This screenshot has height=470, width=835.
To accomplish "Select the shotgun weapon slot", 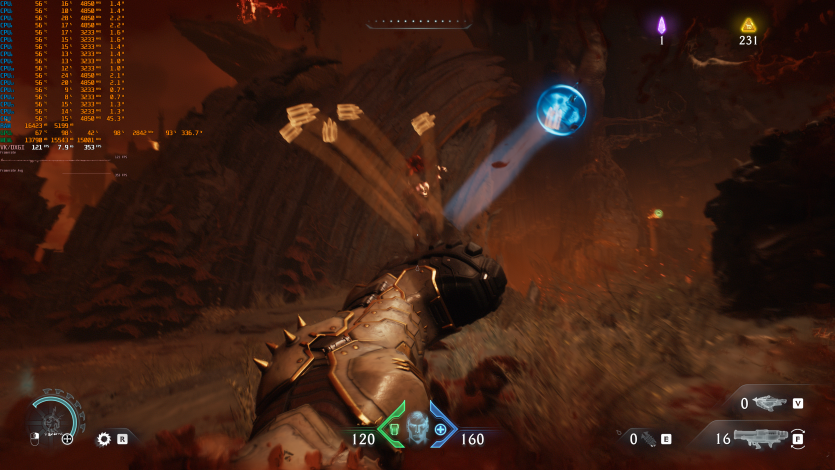I will (762, 437).
